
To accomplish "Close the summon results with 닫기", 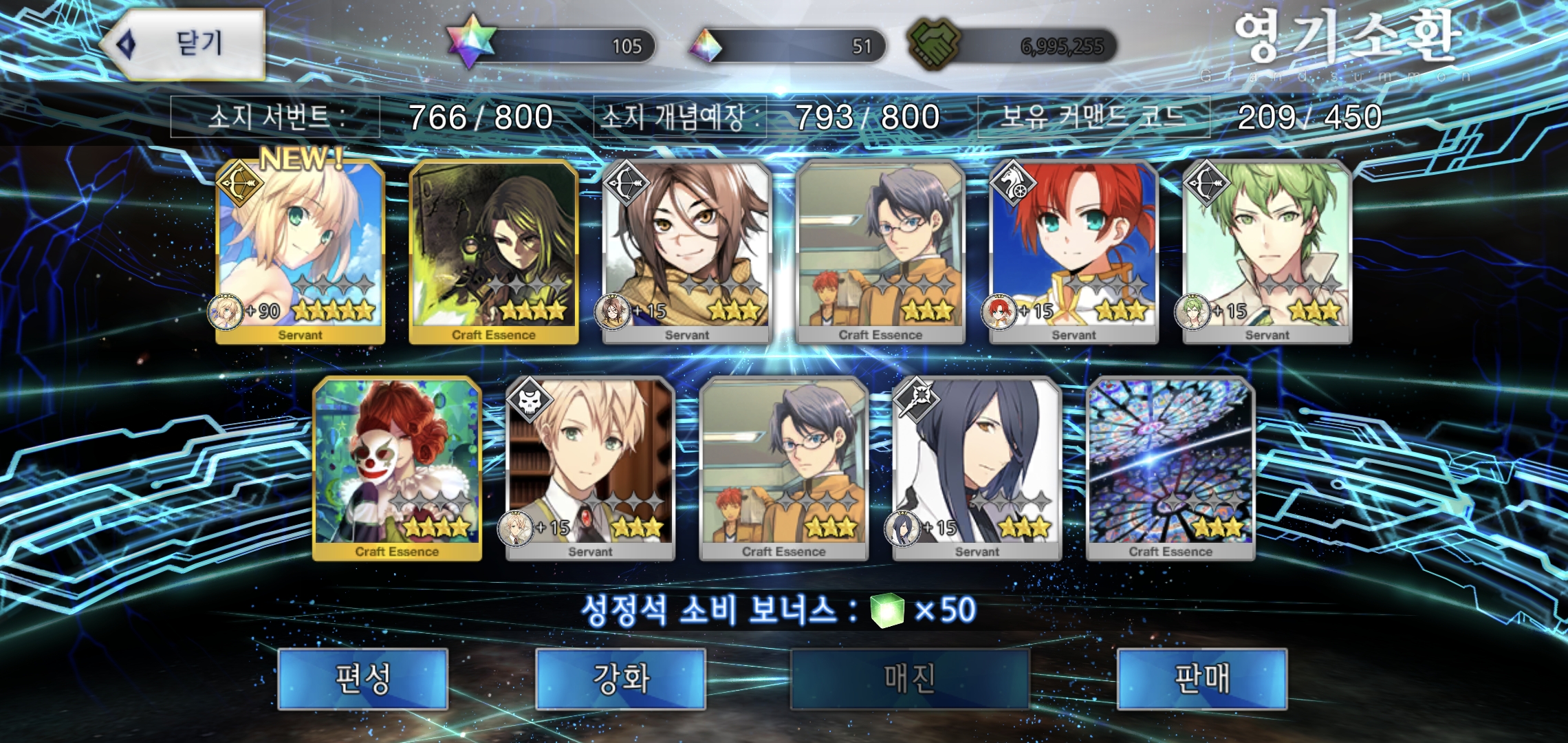I will tap(184, 44).
